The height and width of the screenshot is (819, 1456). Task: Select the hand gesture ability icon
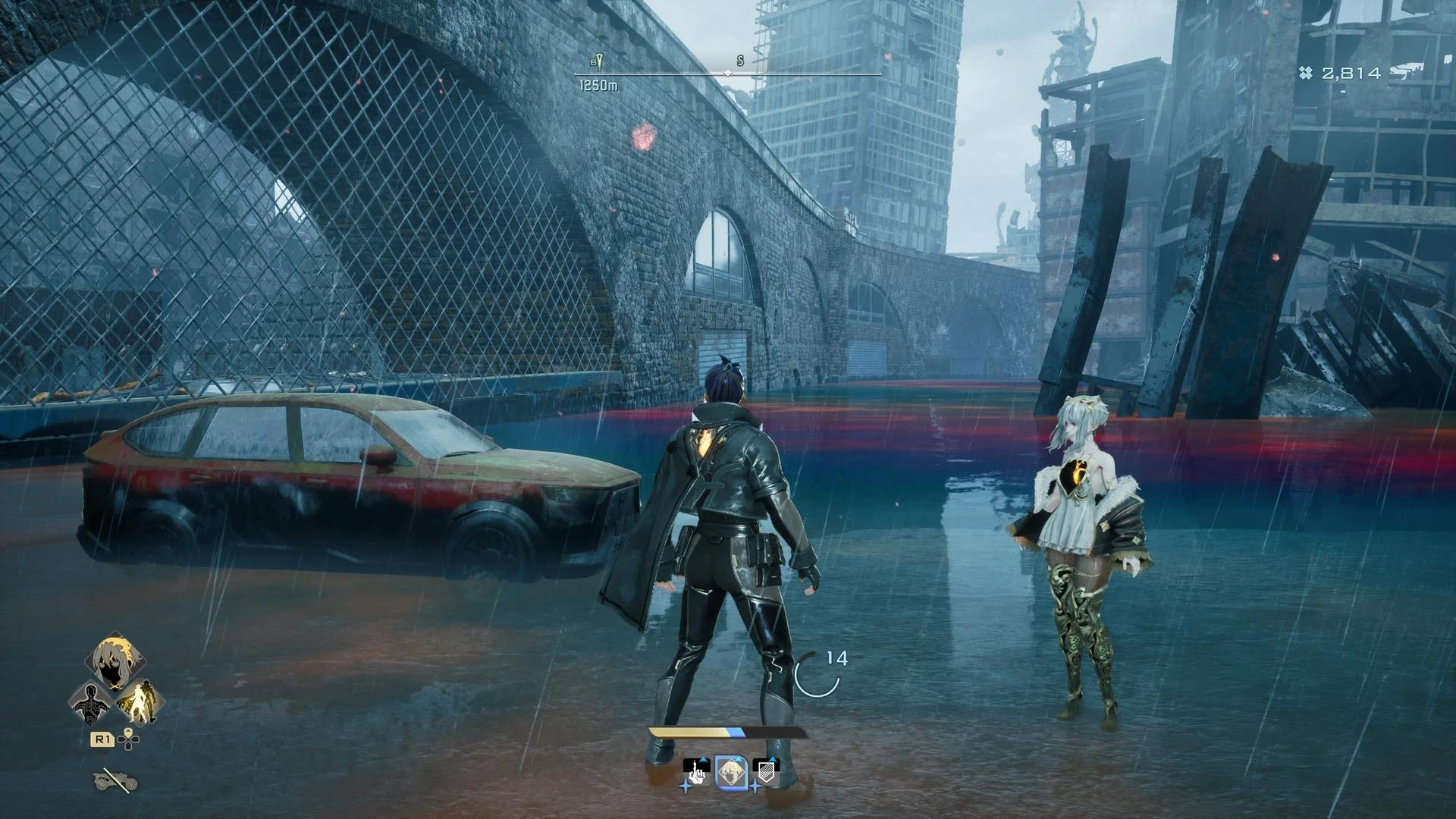pyautogui.click(x=697, y=773)
